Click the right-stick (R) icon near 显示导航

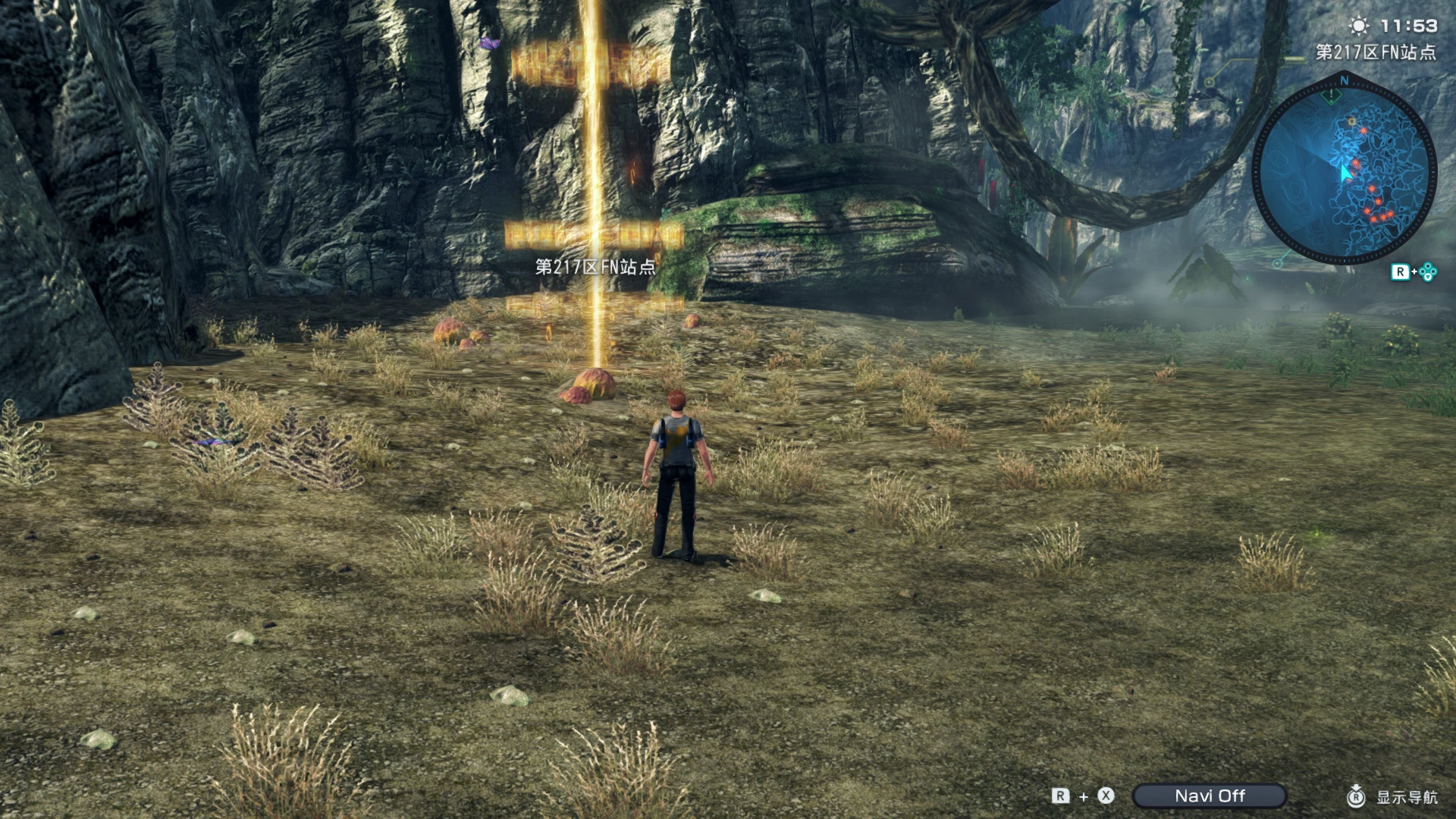coord(1357,796)
